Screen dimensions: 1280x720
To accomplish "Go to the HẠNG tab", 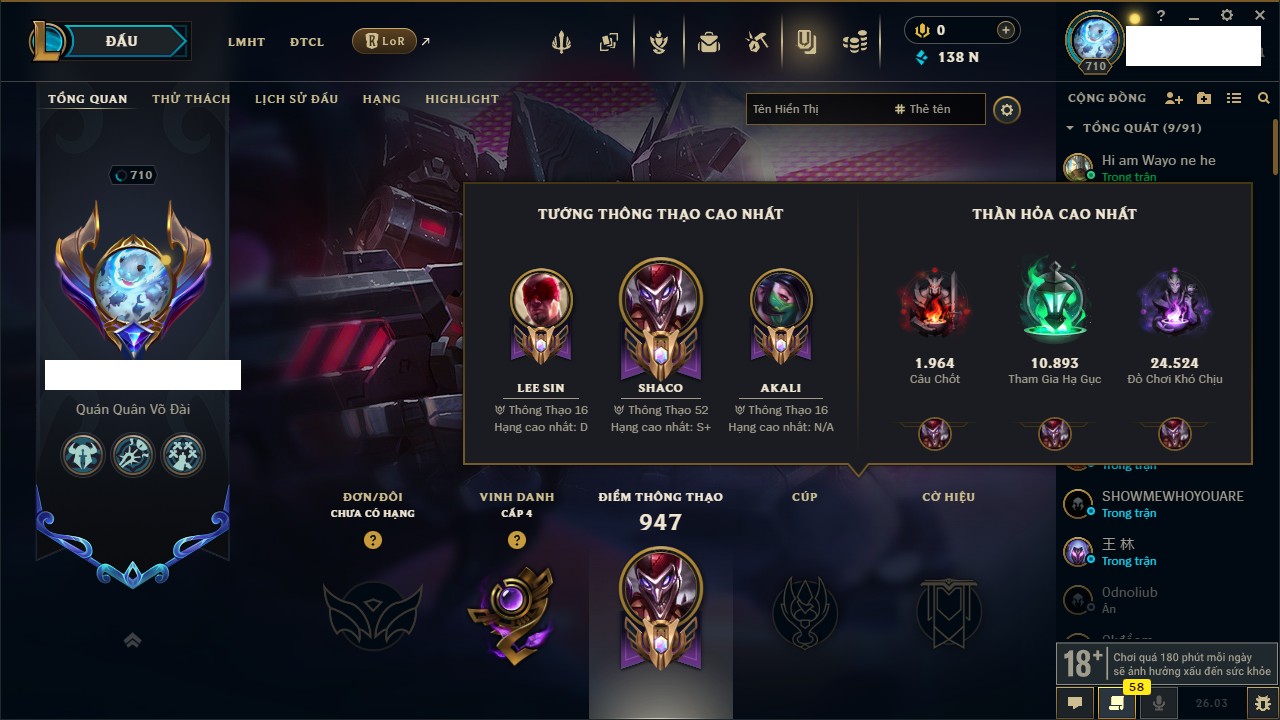I will pos(381,99).
